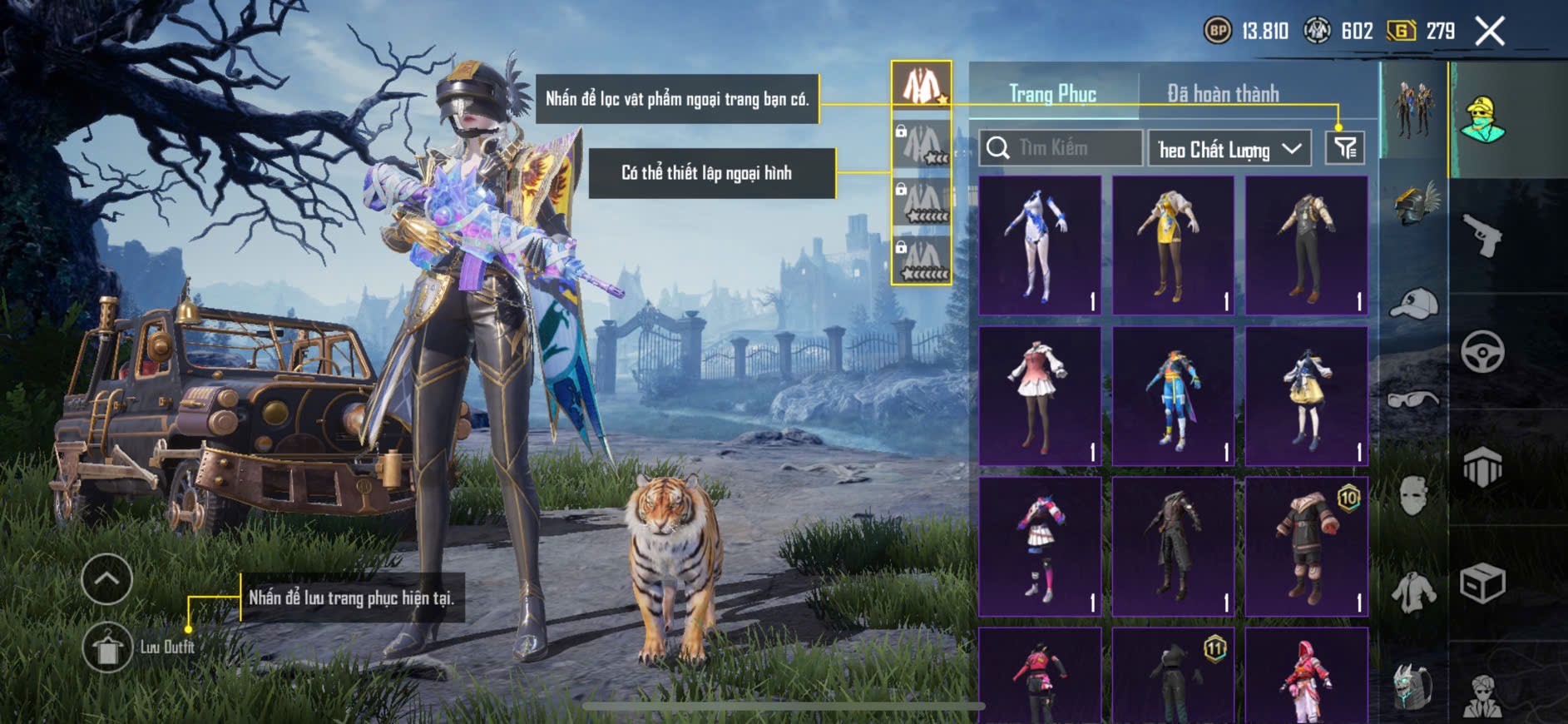The image size is (1568, 724).
Task: Close the inventory with the X button
Action: [1489, 32]
